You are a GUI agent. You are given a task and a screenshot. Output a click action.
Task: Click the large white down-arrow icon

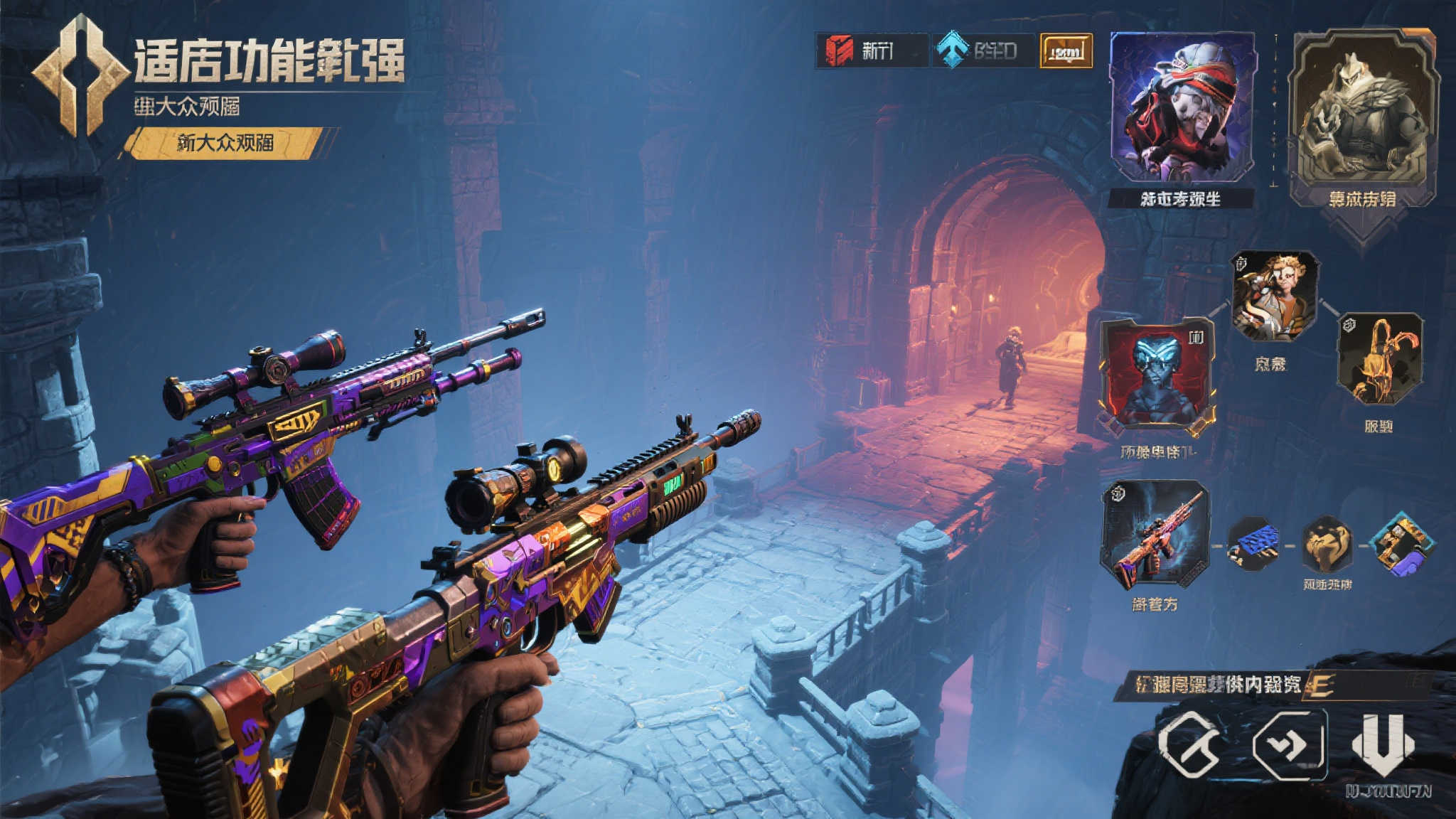click(1383, 745)
